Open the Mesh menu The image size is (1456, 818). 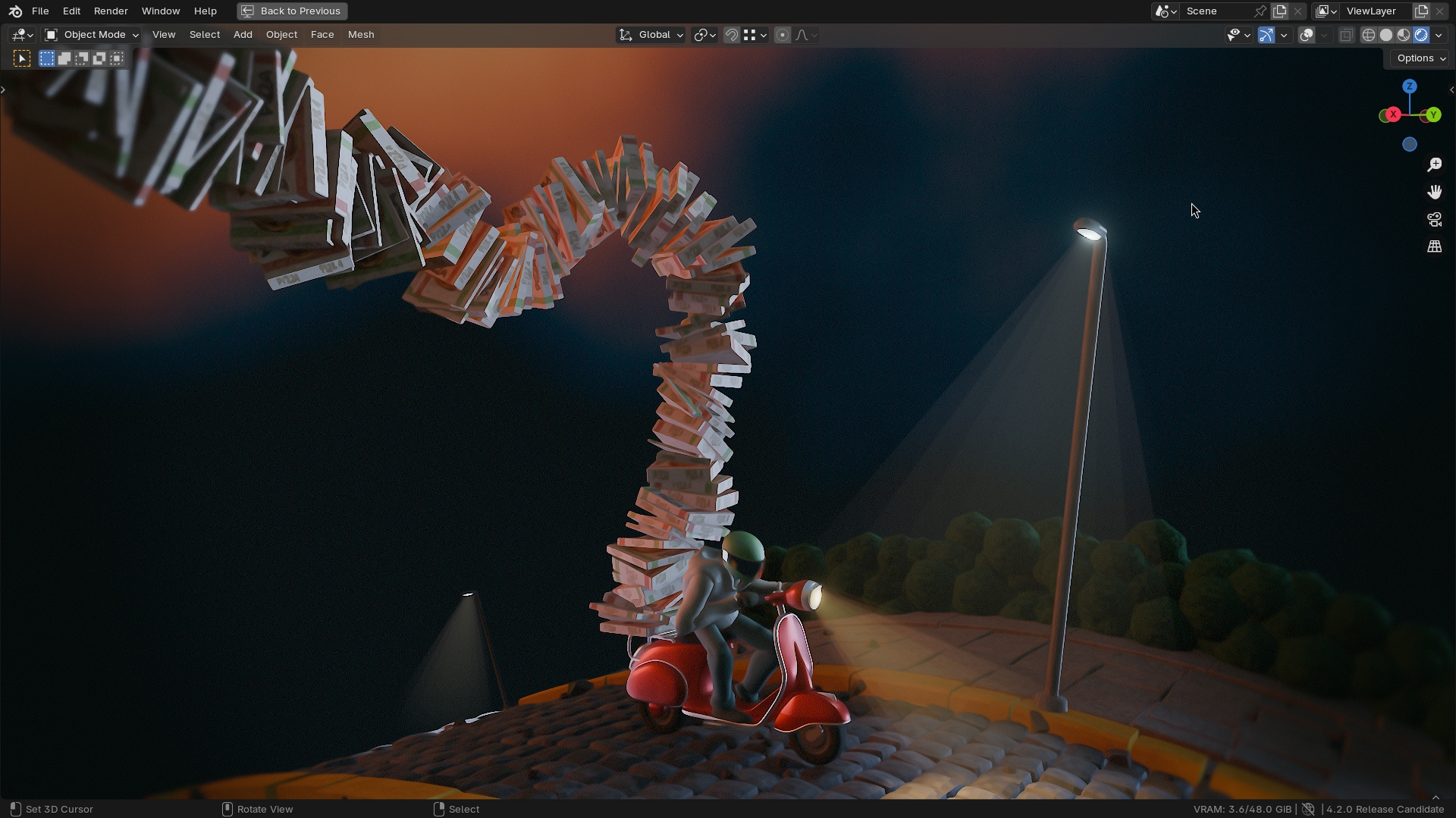click(x=361, y=35)
